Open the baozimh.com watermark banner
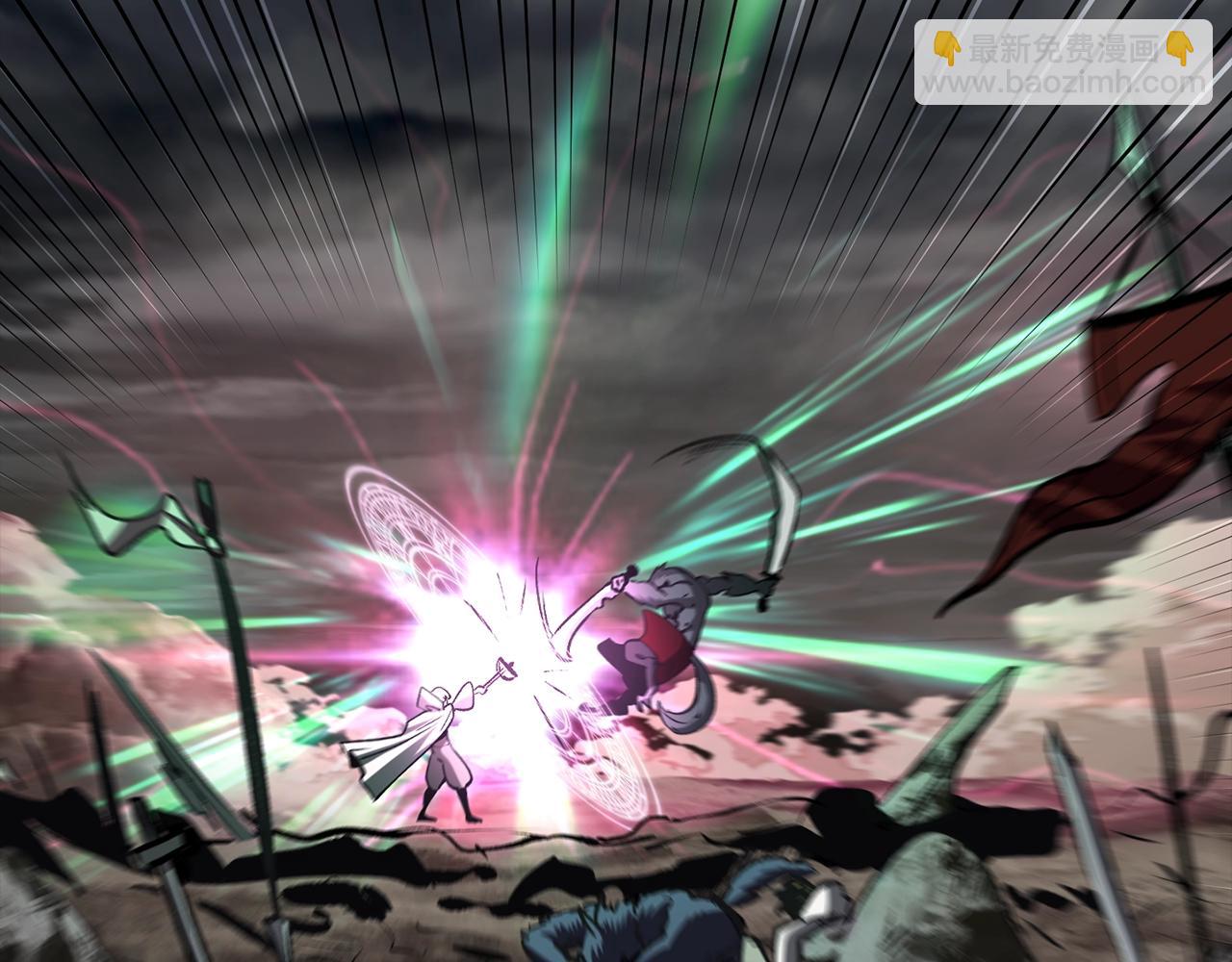Screen dimensions: 1232x962 [x=1063, y=63]
